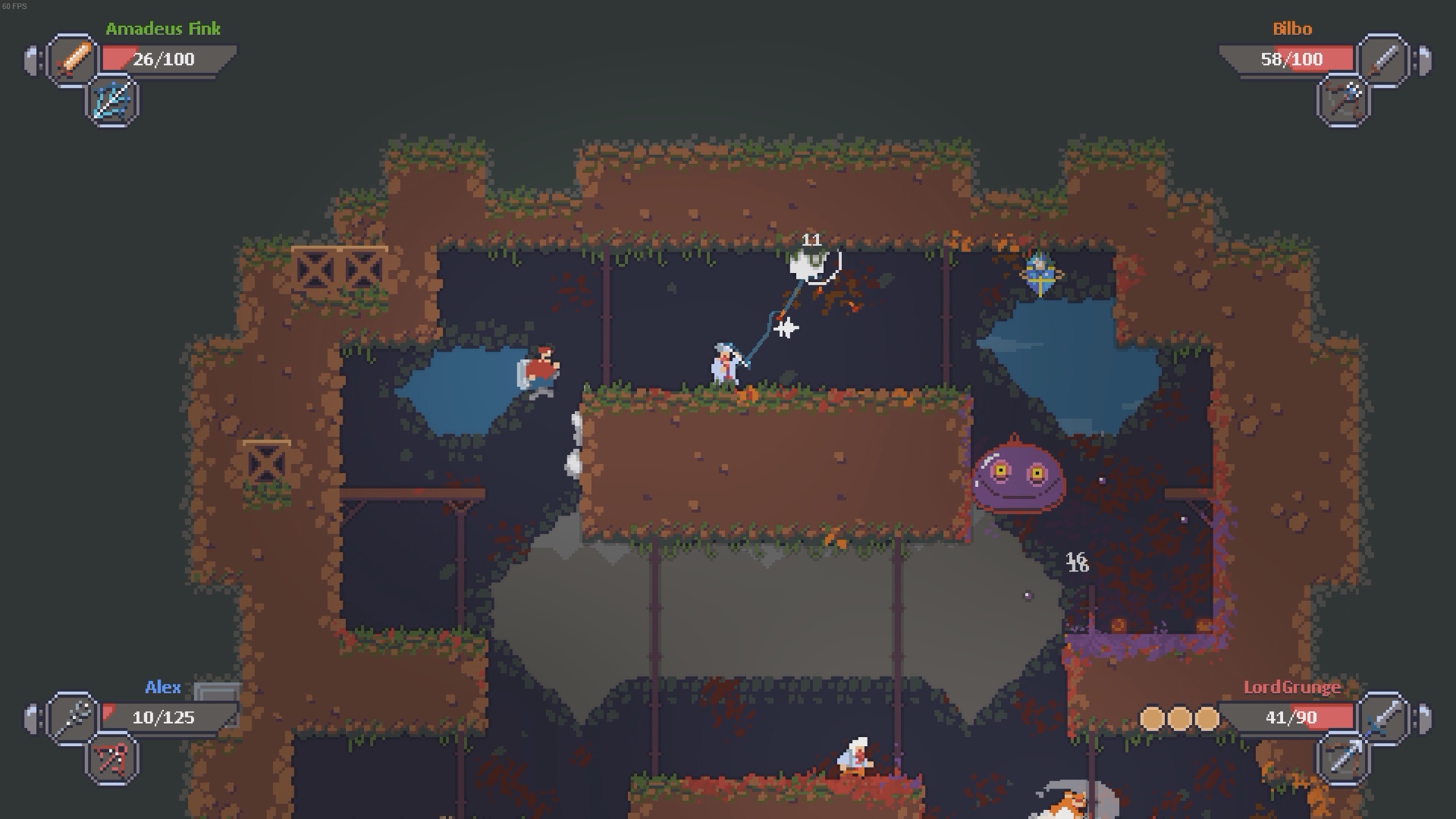Click the player name Bilbo
Viewport: 1456px width, 819px height.
(x=1294, y=29)
